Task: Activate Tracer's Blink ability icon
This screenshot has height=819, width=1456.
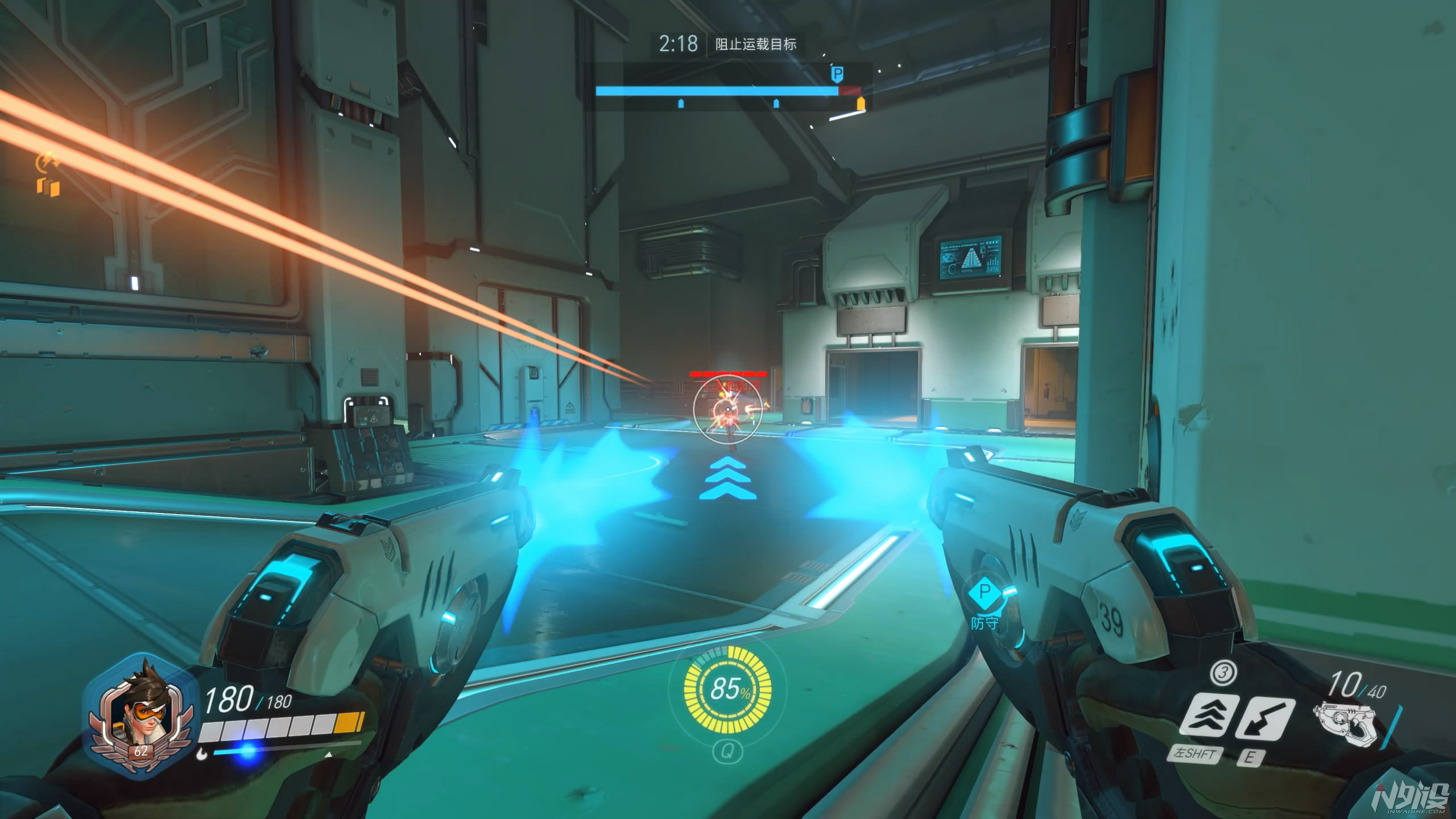Action: (1207, 719)
